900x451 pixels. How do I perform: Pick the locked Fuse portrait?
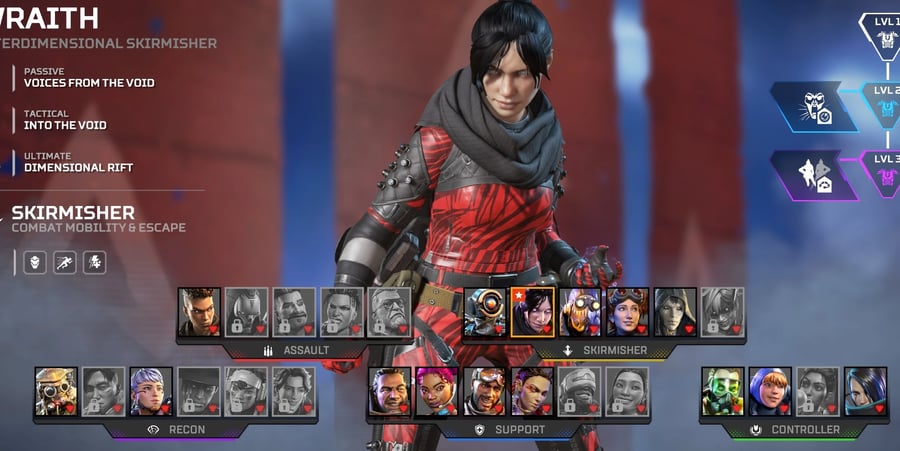point(294,312)
